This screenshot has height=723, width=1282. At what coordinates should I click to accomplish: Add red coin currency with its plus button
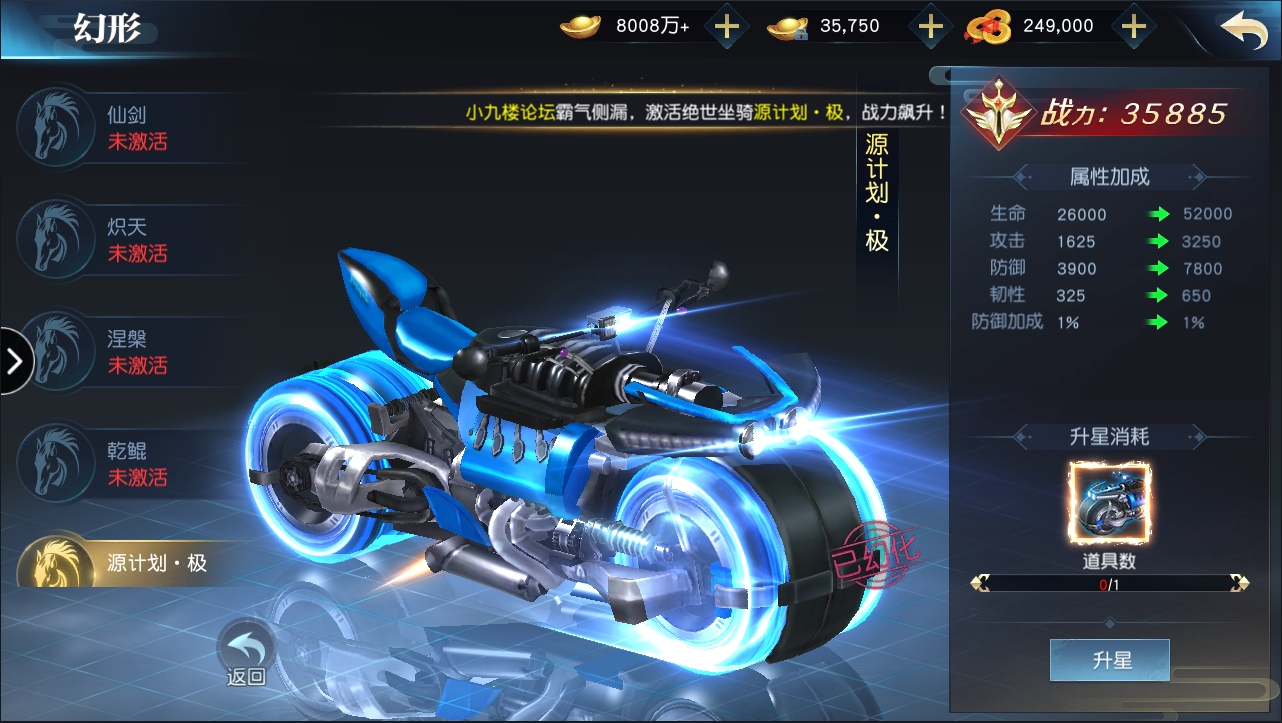[1133, 27]
